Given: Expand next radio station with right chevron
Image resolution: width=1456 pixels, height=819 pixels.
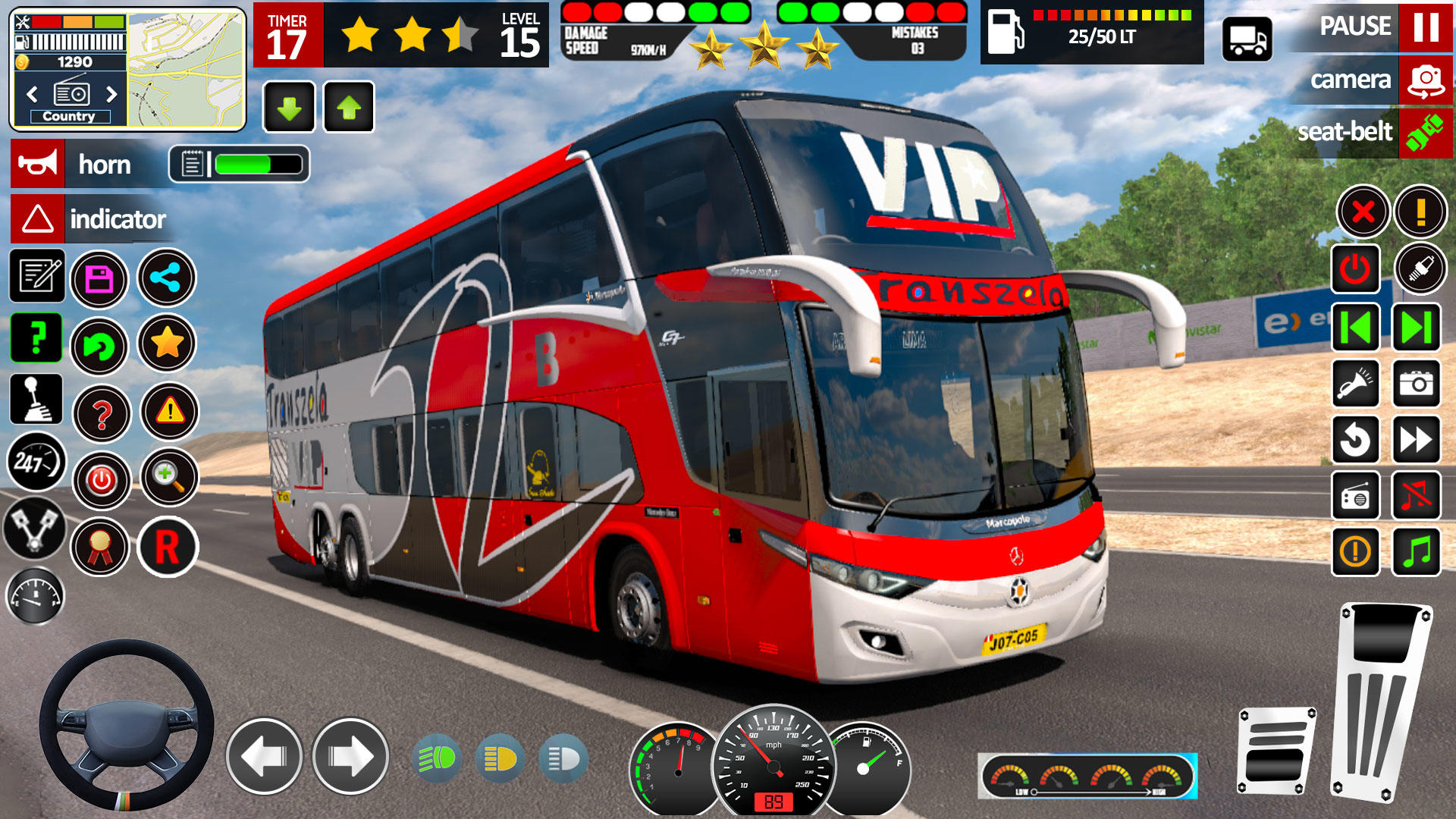Looking at the screenshot, I should (x=110, y=93).
